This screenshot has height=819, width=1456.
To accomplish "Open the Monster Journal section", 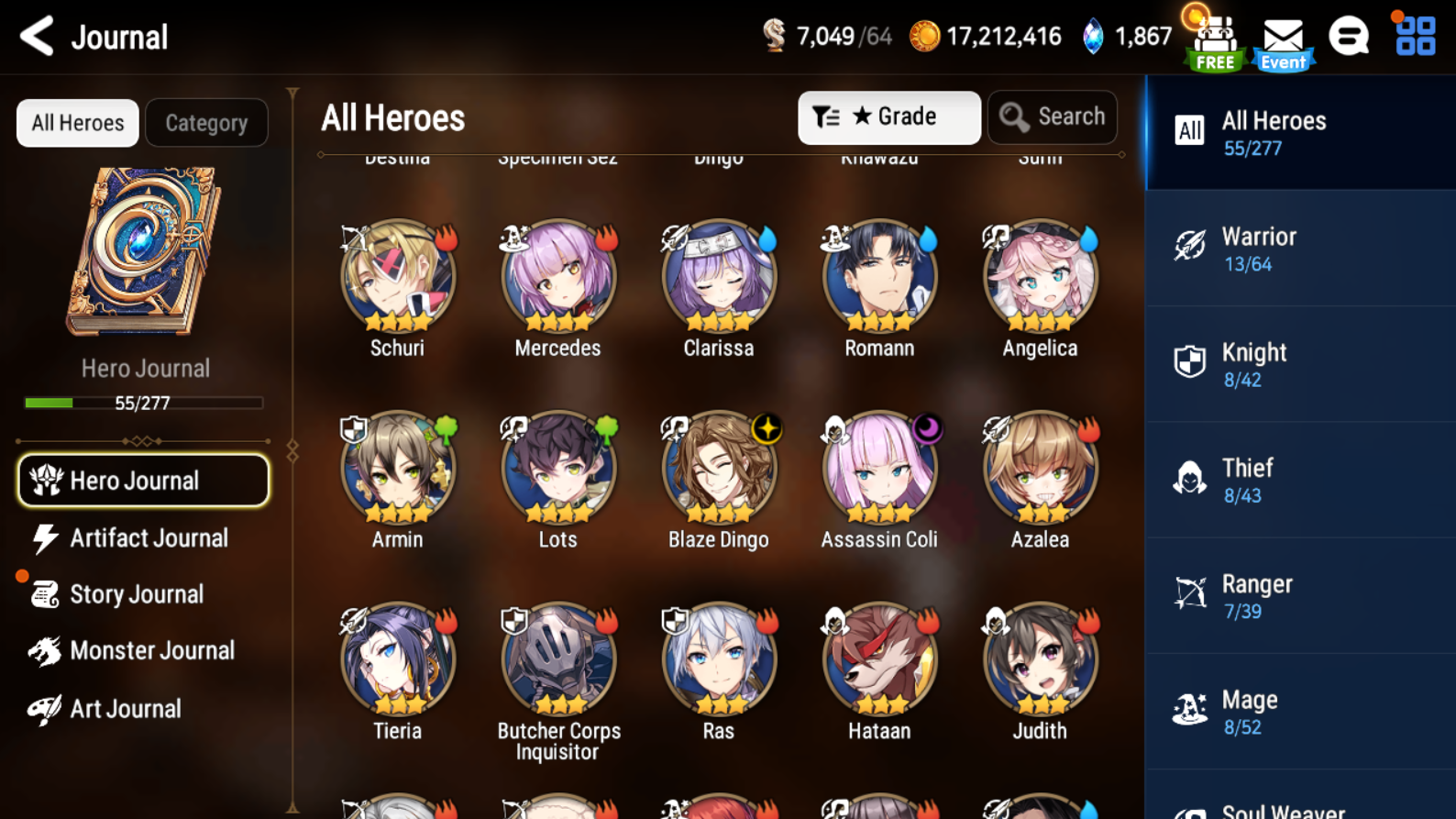I will [153, 650].
